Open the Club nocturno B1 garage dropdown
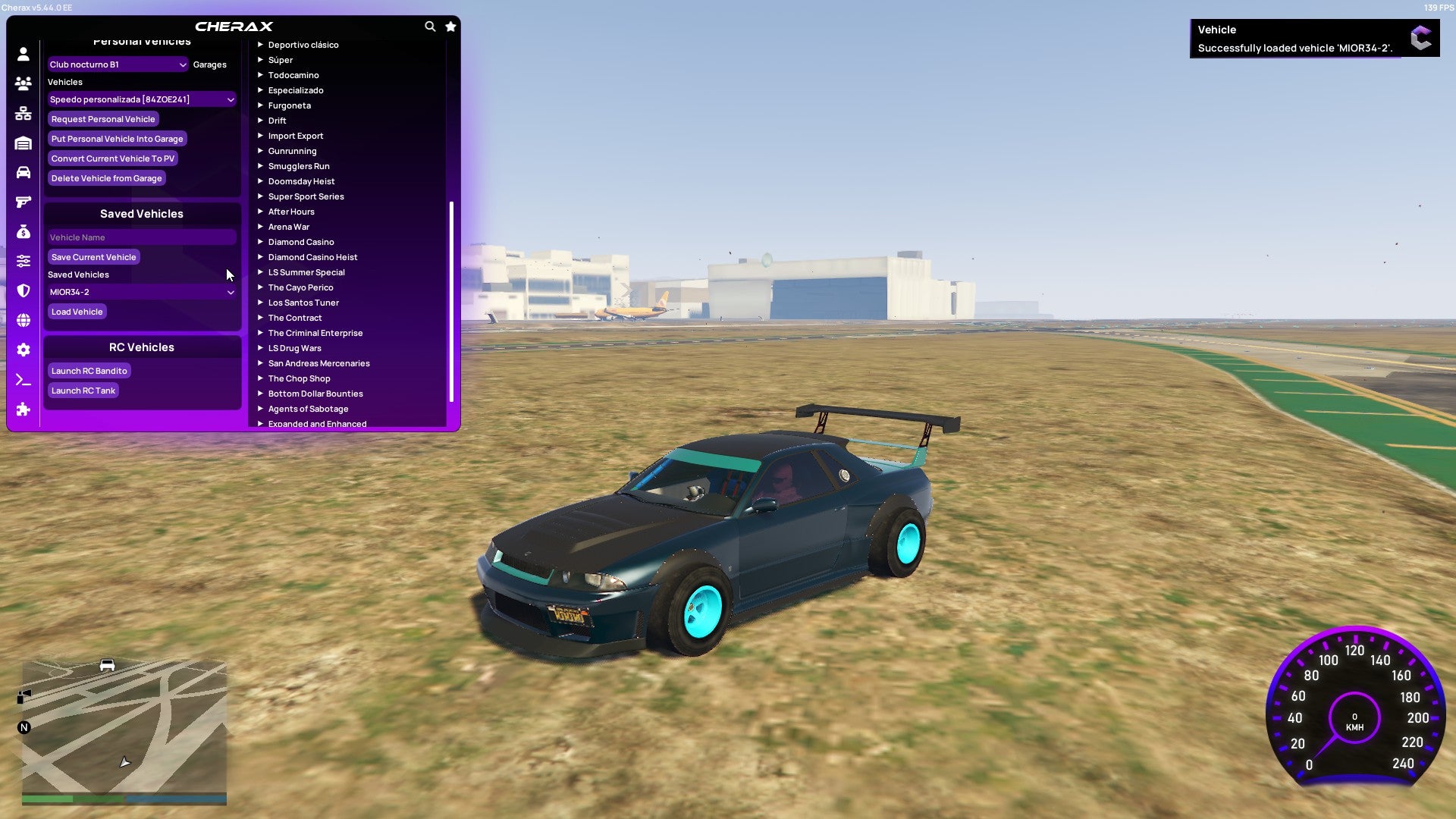 (x=118, y=64)
